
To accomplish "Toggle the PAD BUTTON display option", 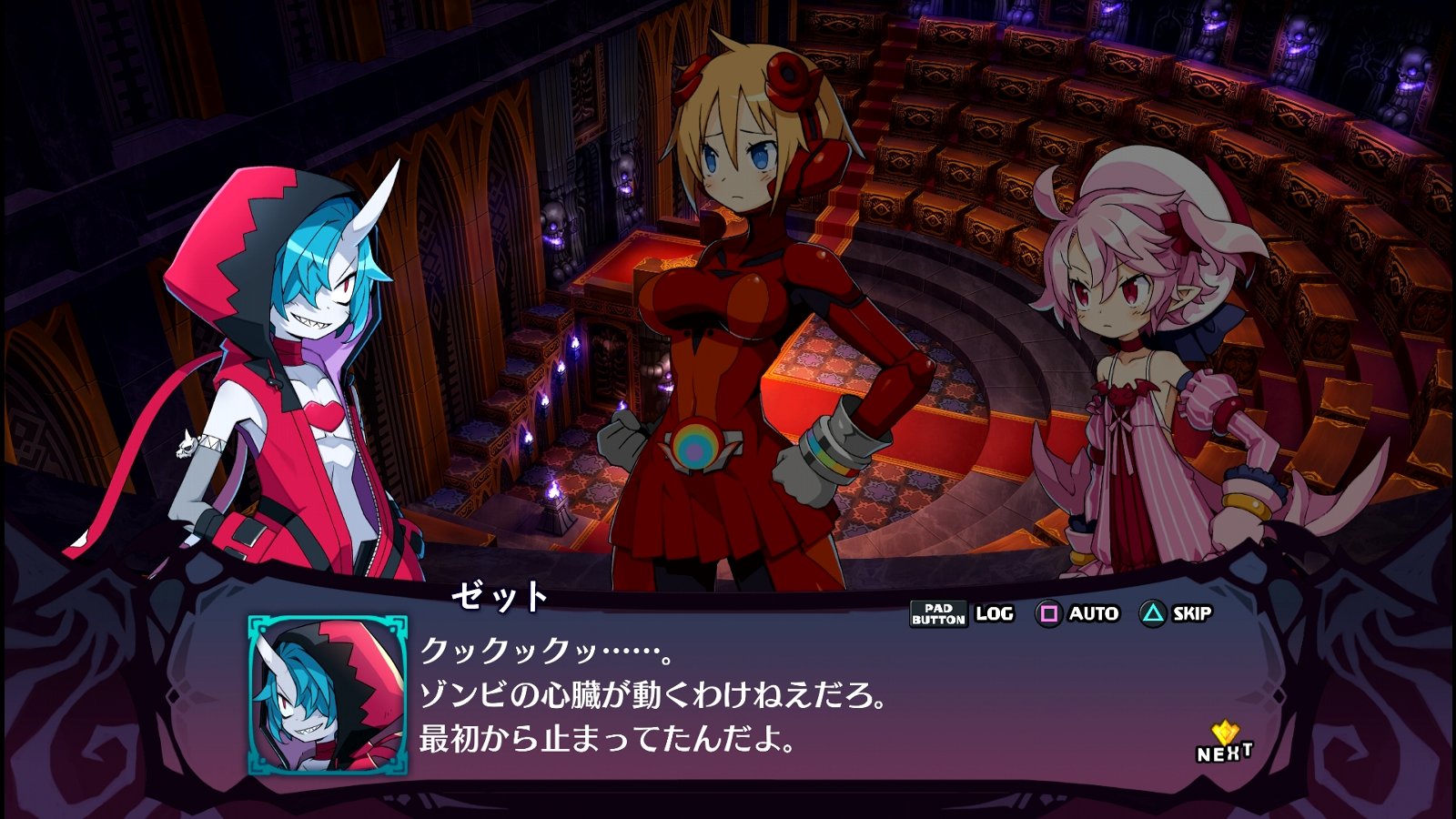I will 938,613.
